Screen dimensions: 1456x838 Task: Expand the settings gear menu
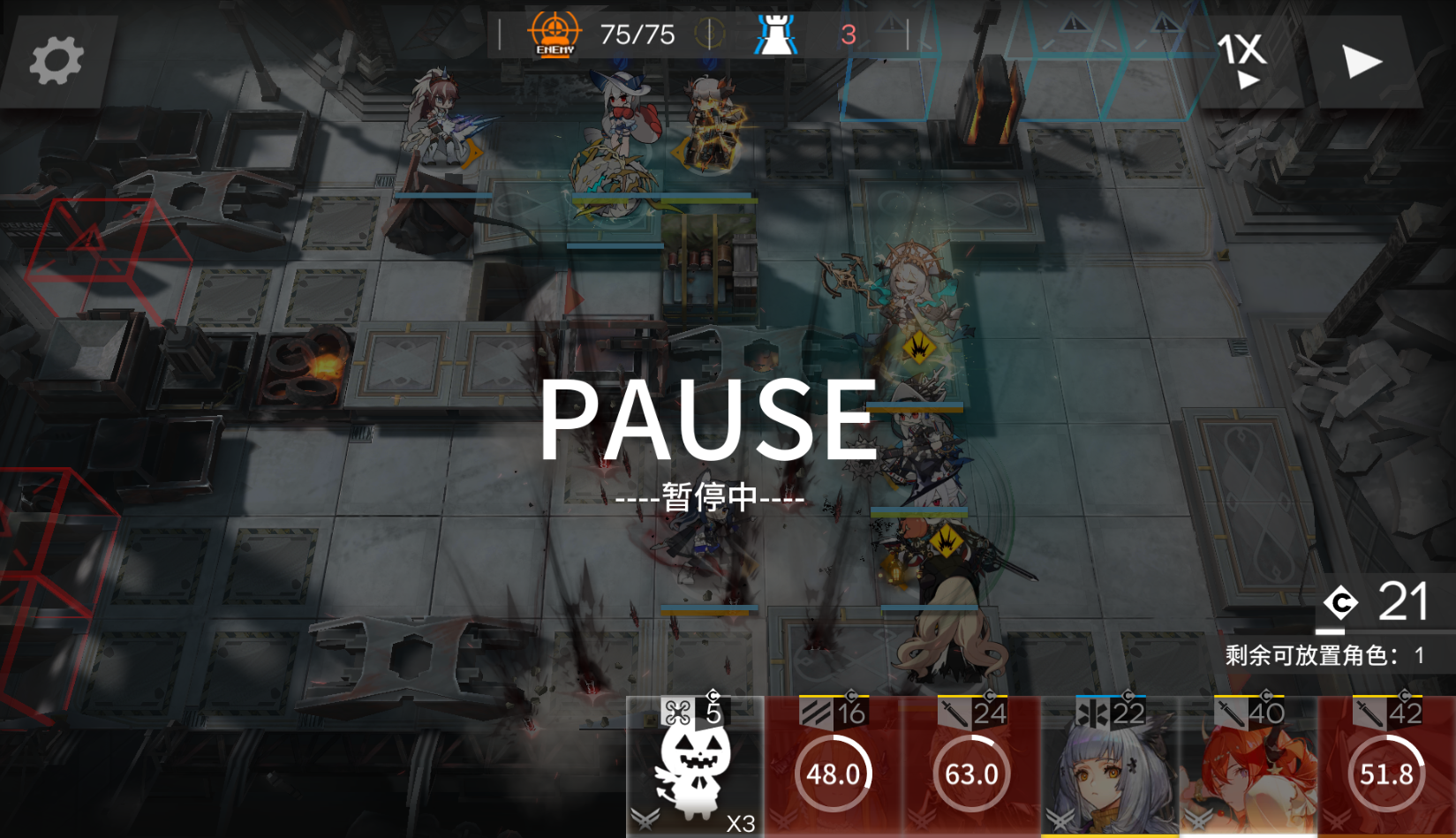click(57, 60)
